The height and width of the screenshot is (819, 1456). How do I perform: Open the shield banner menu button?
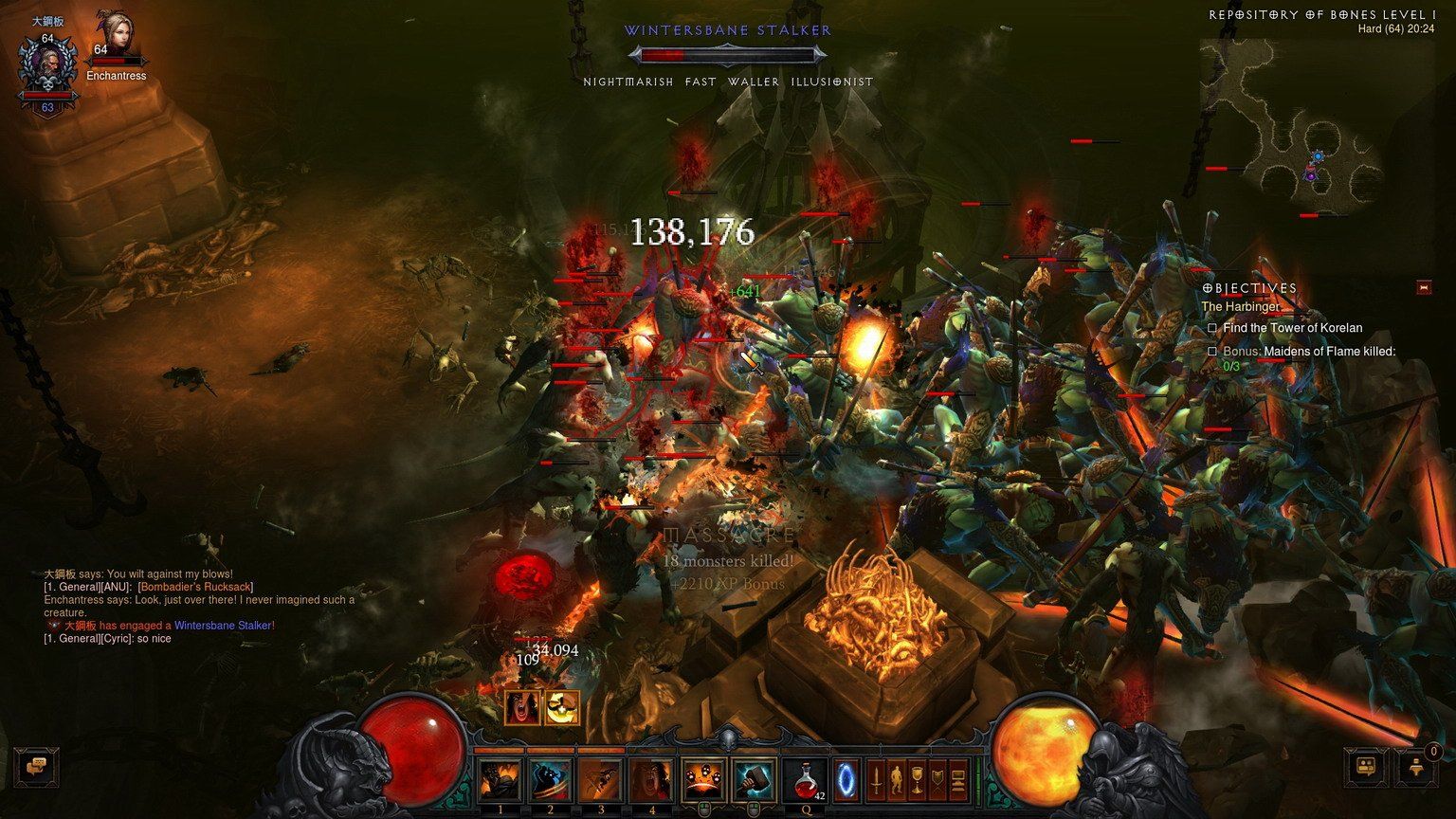[937, 780]
